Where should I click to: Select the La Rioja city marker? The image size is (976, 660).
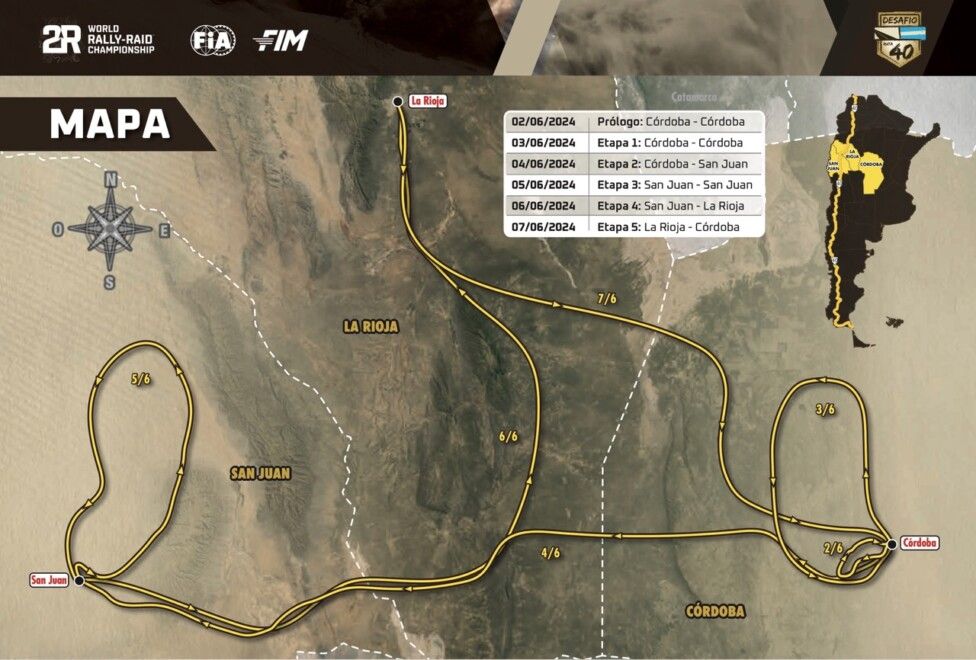(398, 101)
